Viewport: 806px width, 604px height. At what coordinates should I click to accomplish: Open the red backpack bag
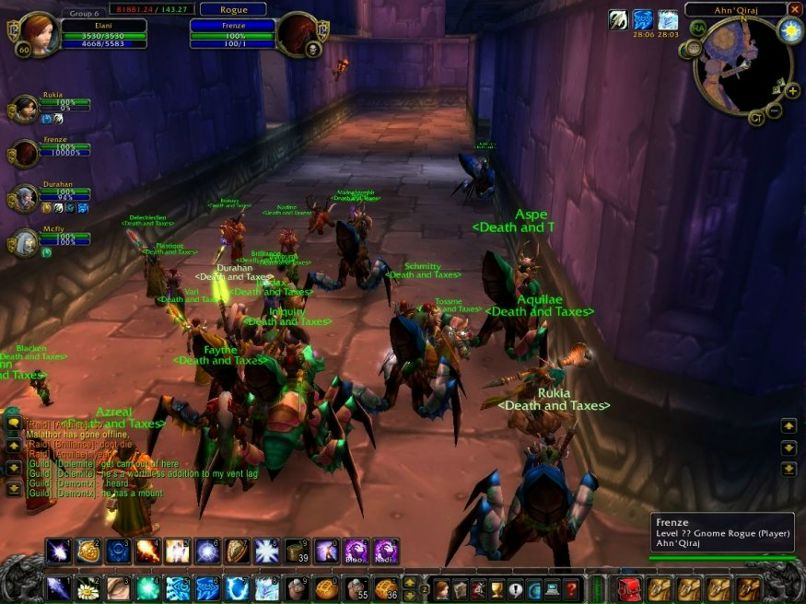629,589
